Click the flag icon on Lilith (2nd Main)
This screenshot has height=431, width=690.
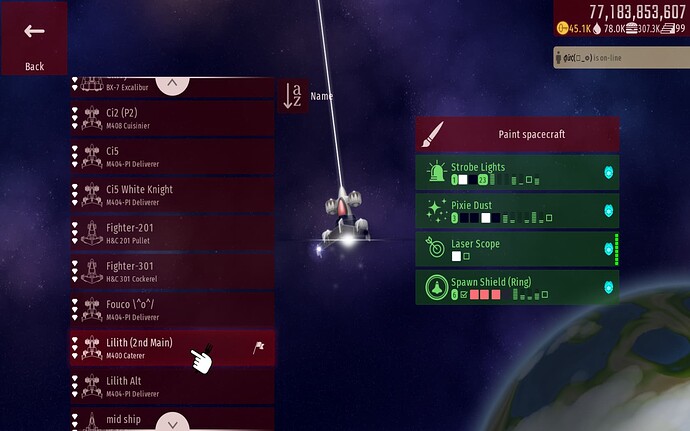[257, 347]
